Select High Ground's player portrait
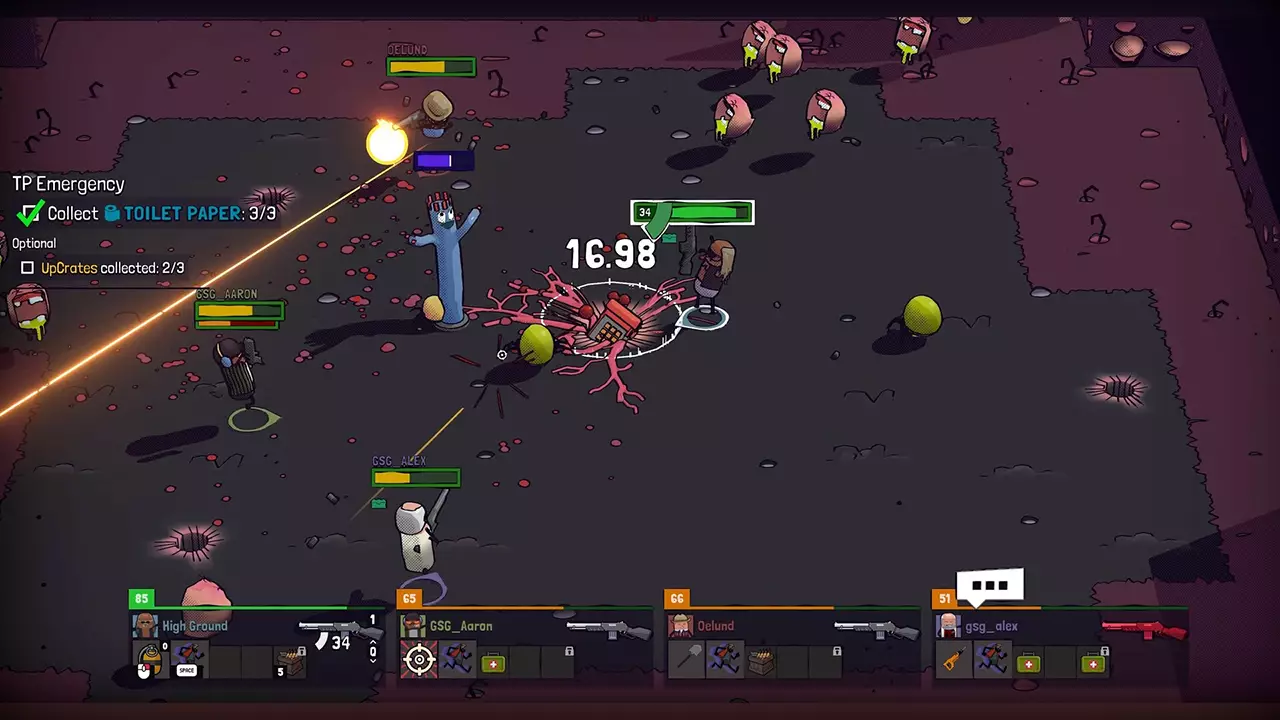Screen dimensions: 1280x720 pos(146,627)
